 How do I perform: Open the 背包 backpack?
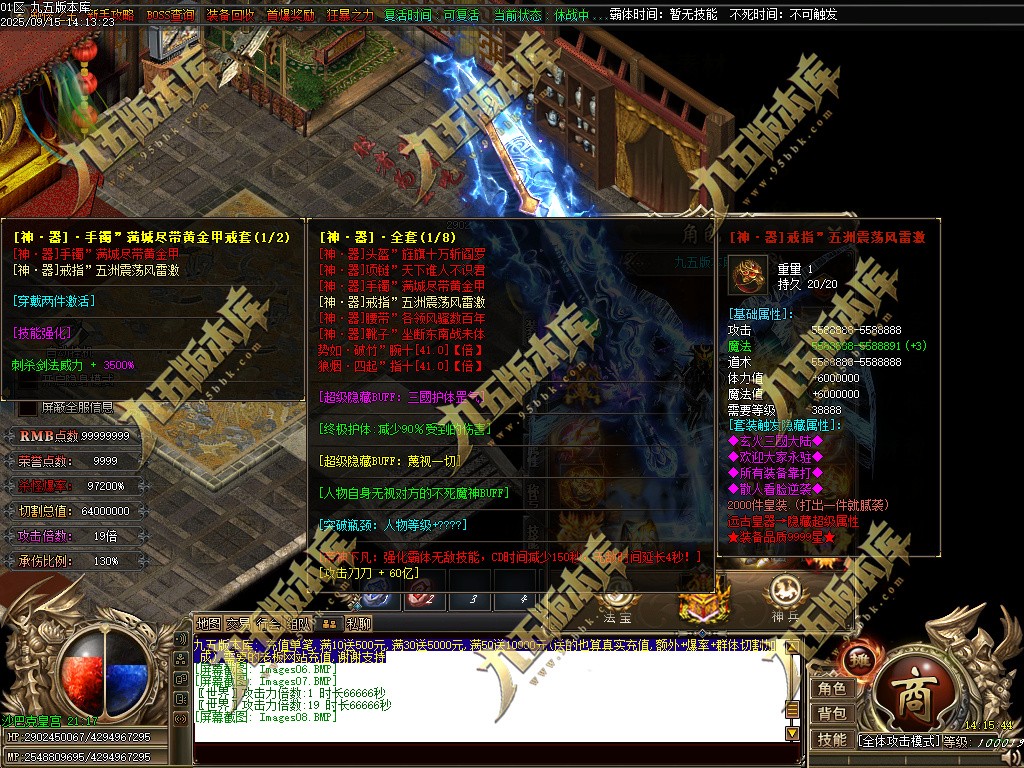tap(832, 713)
